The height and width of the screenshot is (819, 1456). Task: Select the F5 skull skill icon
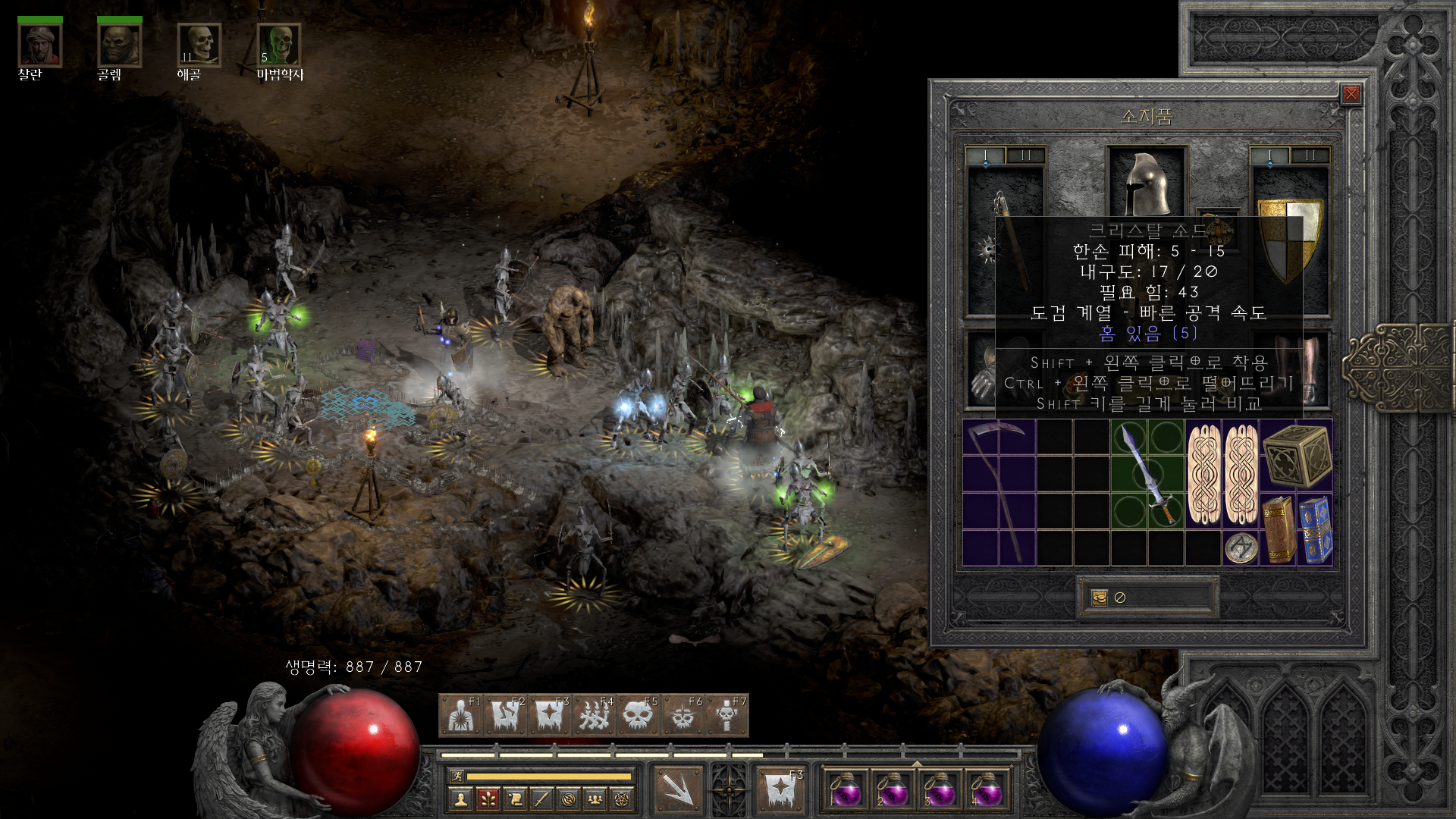pyautogui.click(x=638, y=715)
